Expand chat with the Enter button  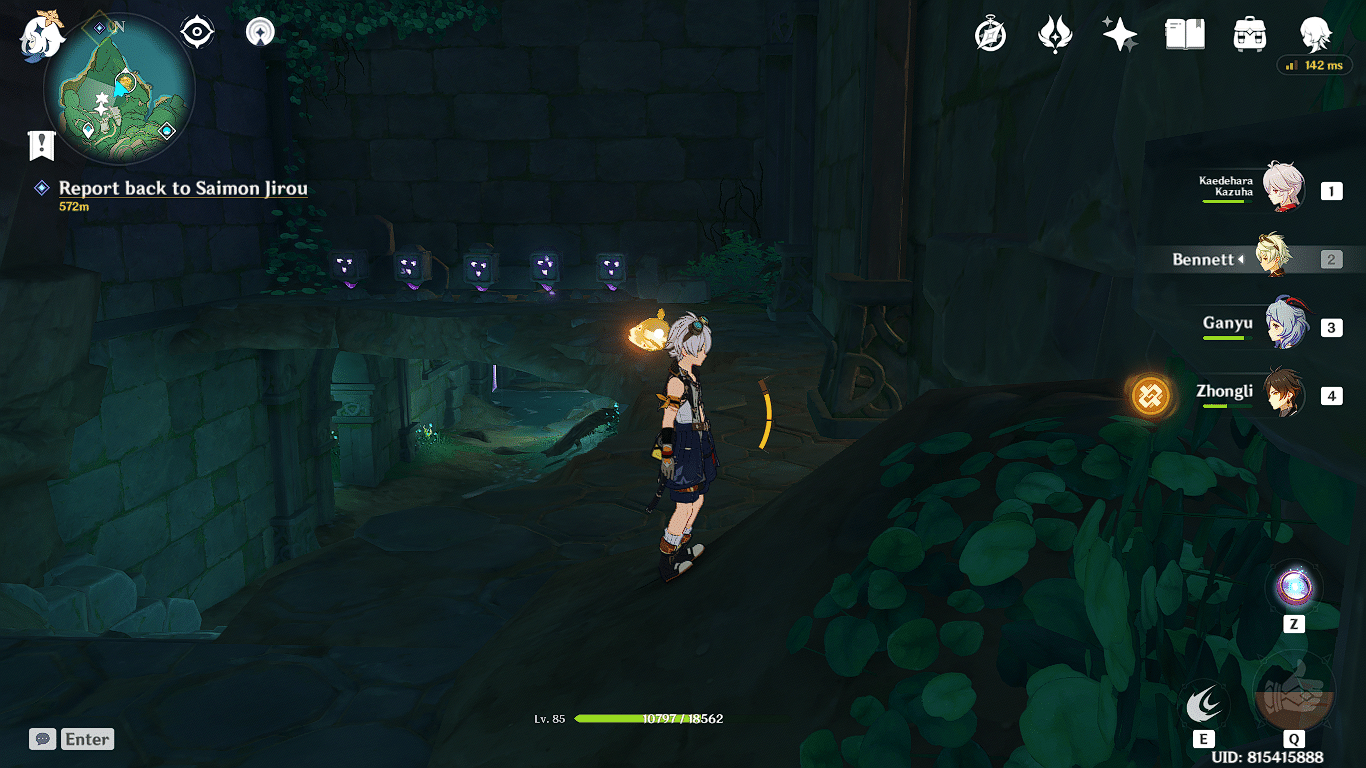(x=87, y=739)
